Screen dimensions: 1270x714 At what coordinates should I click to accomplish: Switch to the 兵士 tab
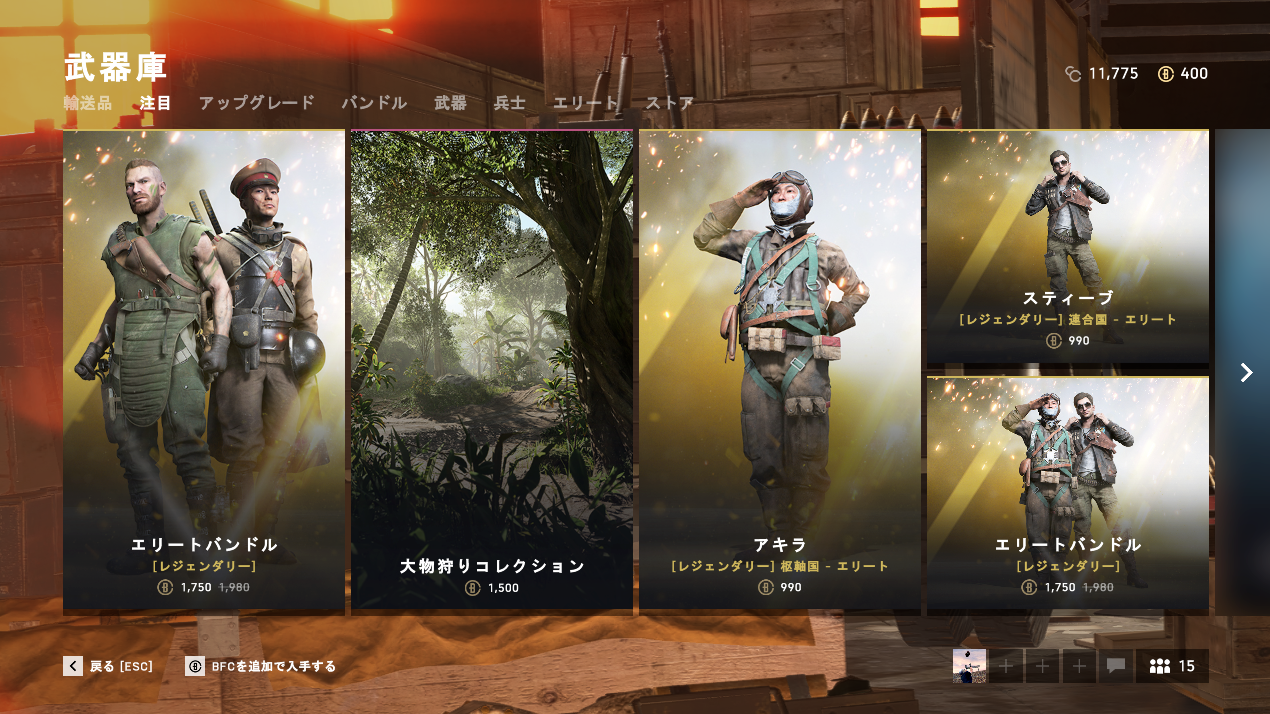pyautogui.click(x=509, y=103)
